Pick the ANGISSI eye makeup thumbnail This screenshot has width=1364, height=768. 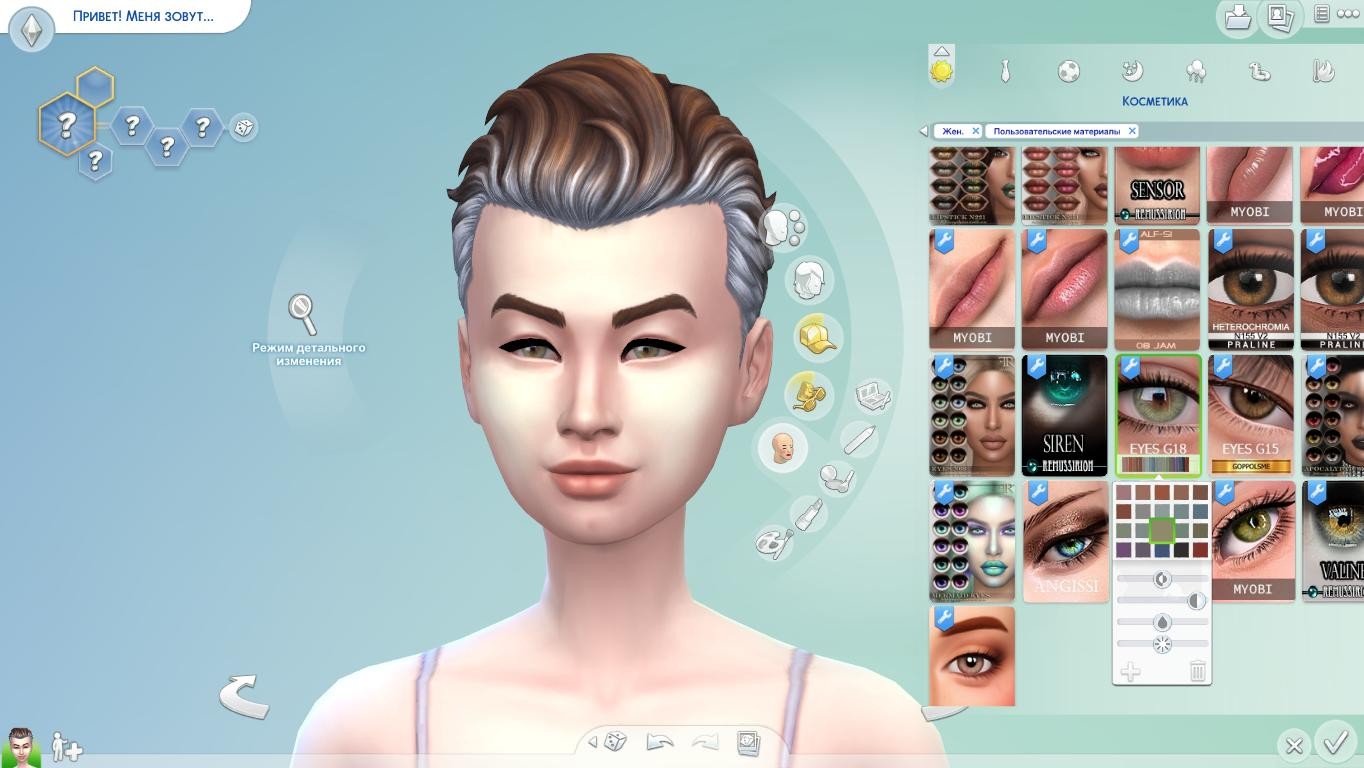point(1065,541)
